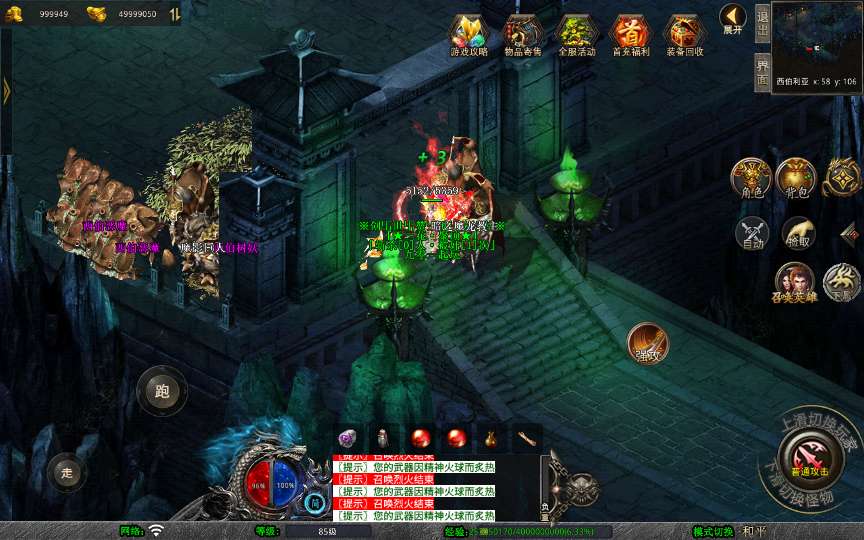Screen dimensions: 864x540
Task: Open the 角色 character sheet
Action: 750,177
